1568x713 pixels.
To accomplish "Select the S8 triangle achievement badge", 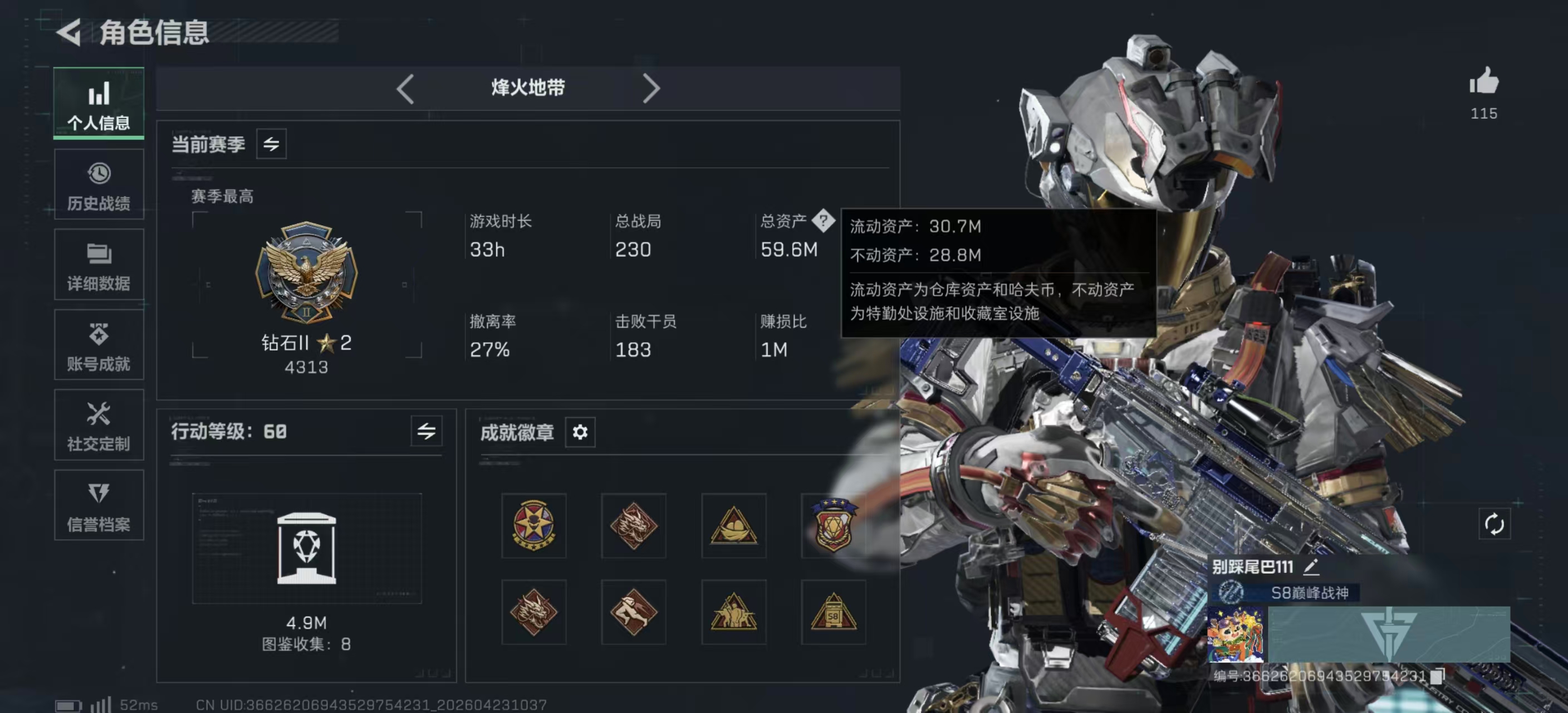I will tap(834, 613).
